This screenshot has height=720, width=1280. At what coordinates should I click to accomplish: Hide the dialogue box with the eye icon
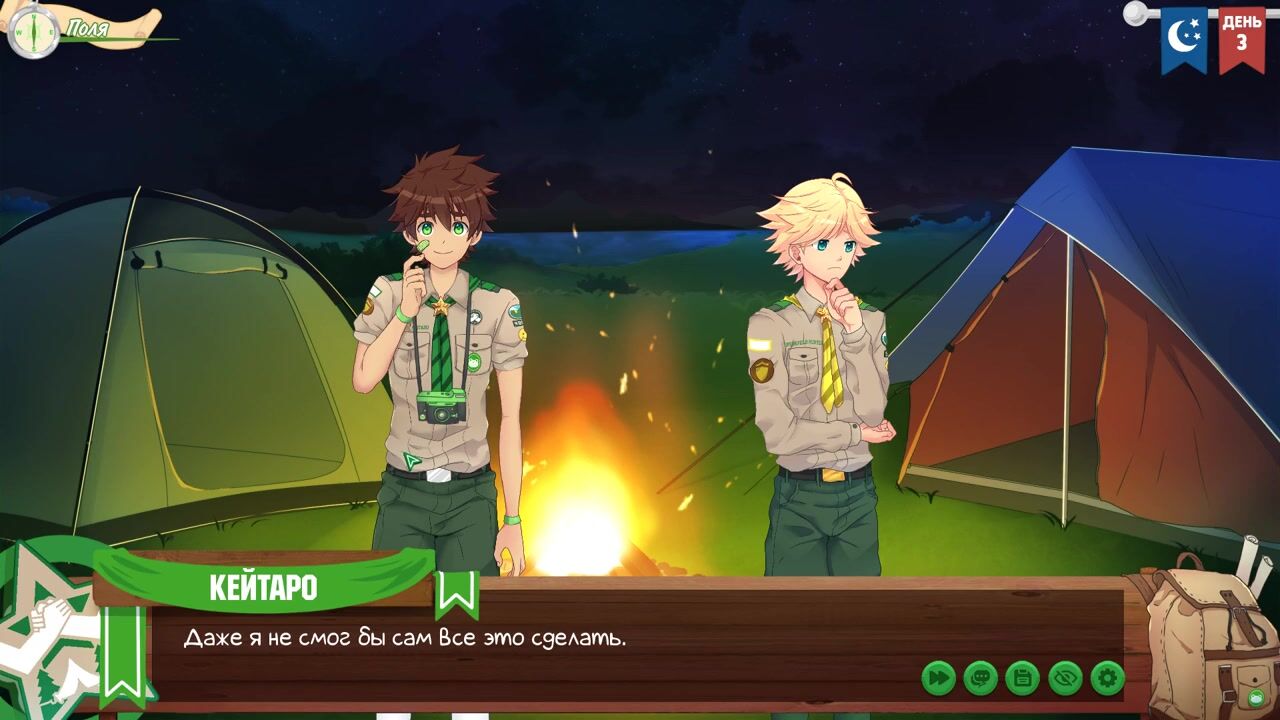(1065, 678)
